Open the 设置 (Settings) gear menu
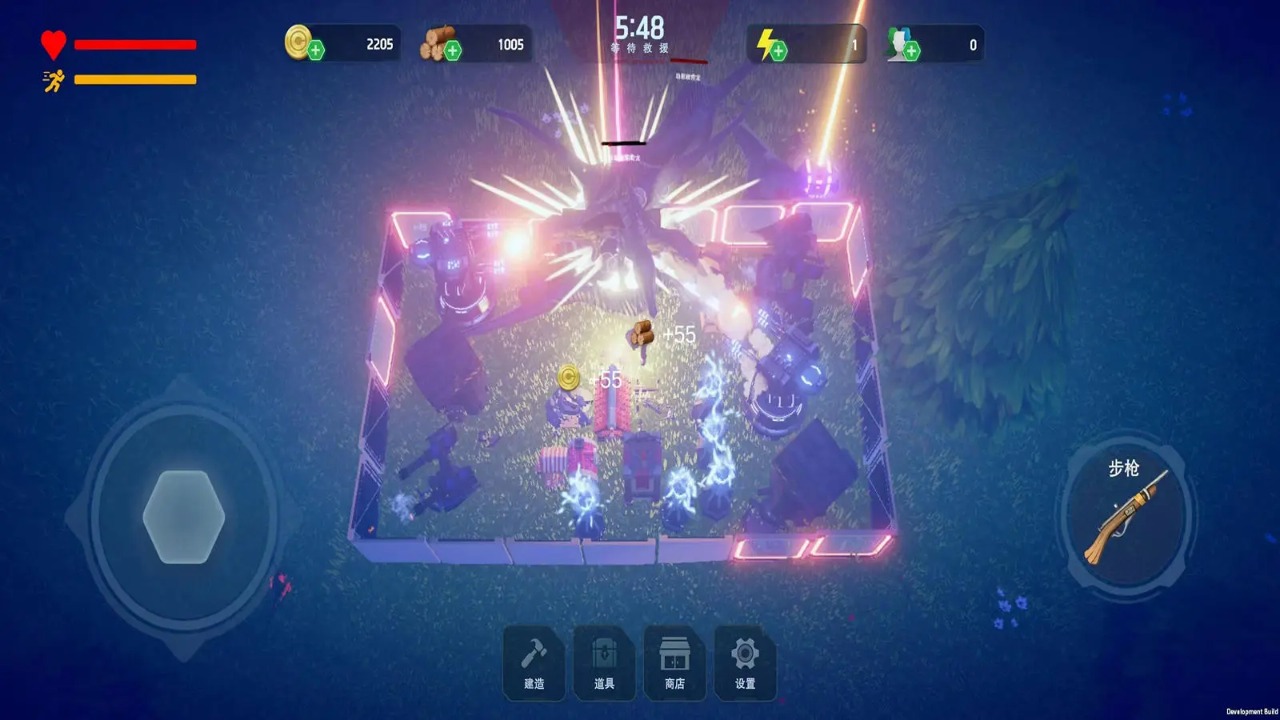The width and height of the screenshot is (1280, 720). (x=744, y=662)
